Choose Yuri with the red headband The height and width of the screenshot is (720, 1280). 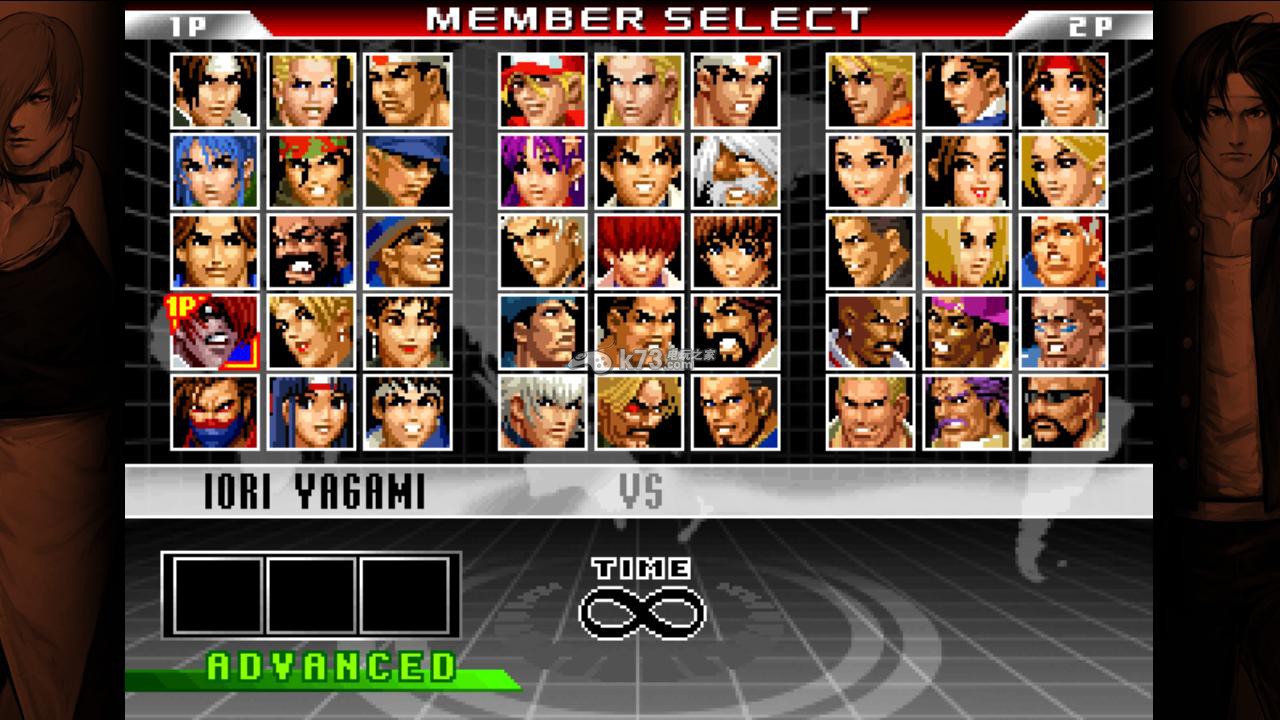tap(1063, 91)
